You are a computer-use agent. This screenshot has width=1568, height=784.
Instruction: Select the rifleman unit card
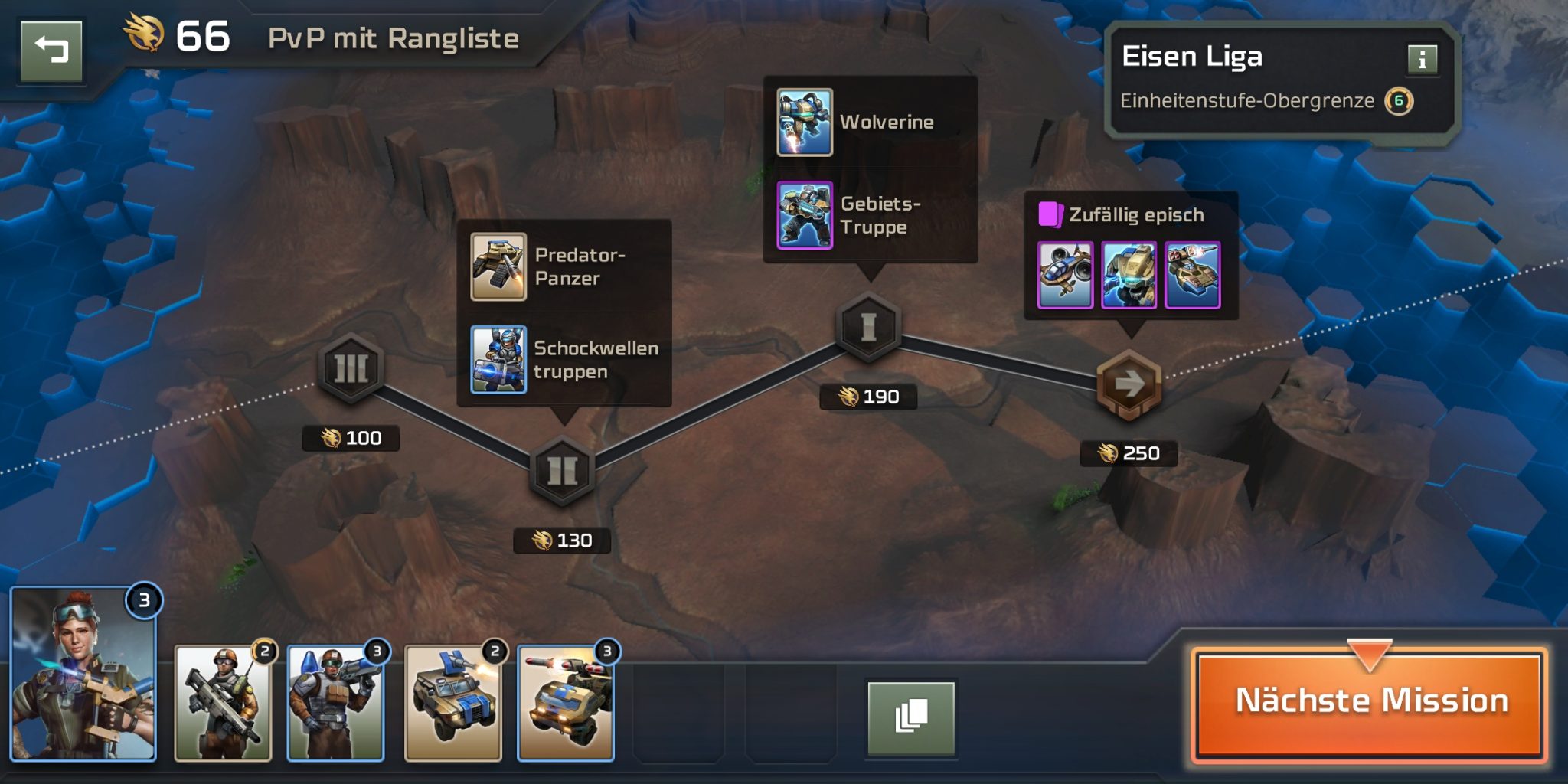(x=223, y=703)
